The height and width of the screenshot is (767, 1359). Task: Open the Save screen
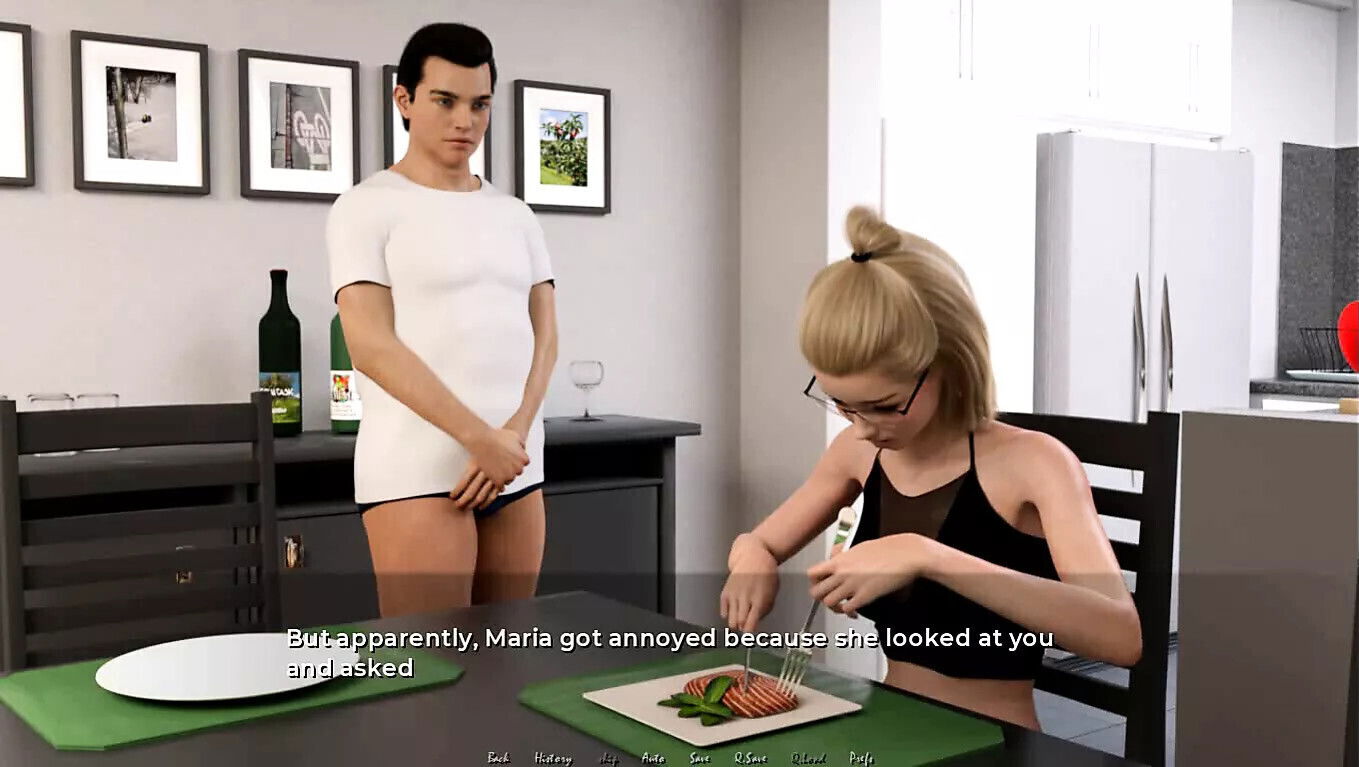point(699,759)
